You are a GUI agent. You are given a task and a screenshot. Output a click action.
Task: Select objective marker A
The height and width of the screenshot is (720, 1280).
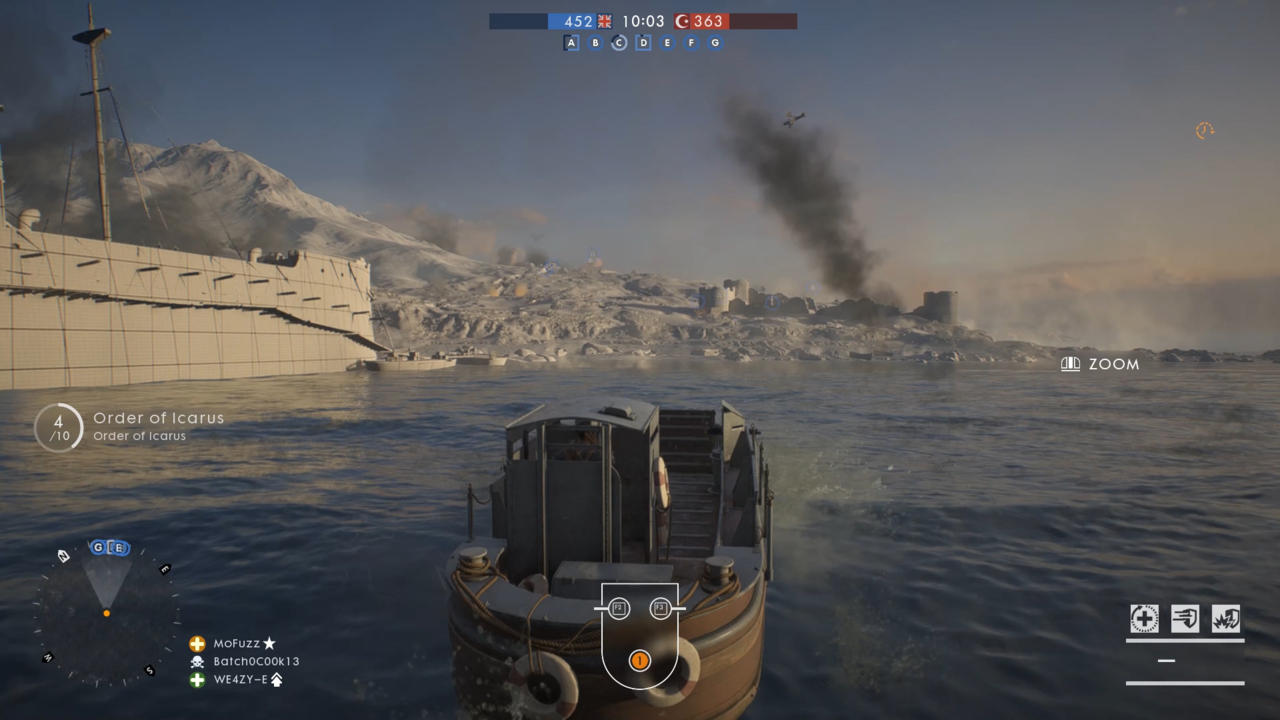(571, 43)
